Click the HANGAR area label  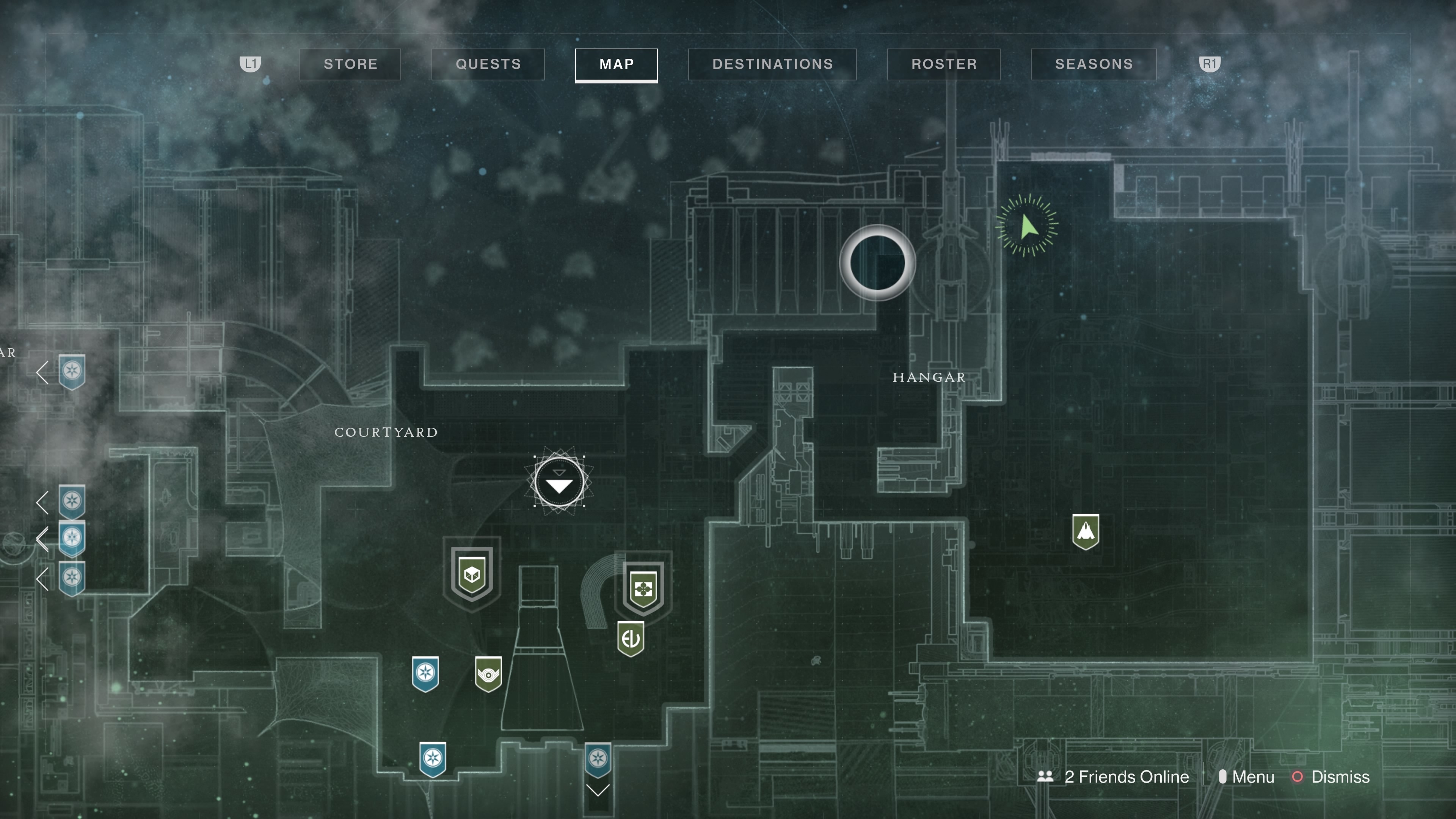(x=928, y=377)
